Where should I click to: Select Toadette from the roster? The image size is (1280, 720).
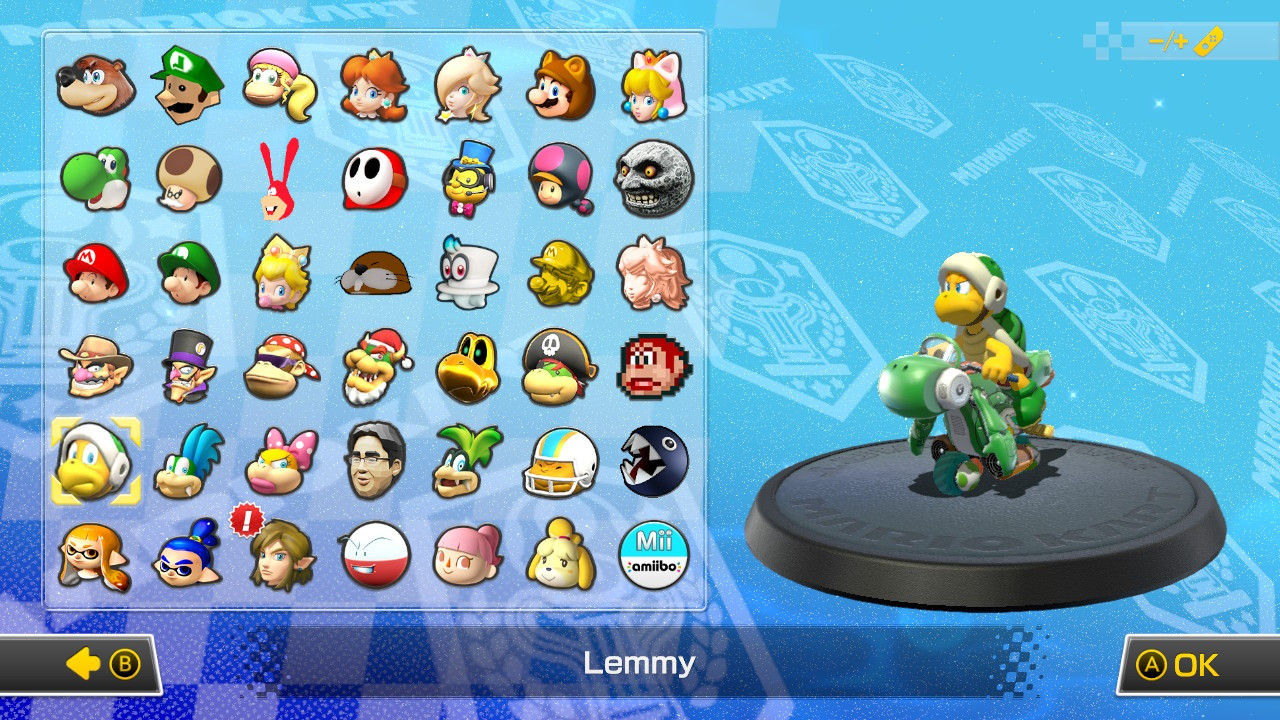point(560,180)
